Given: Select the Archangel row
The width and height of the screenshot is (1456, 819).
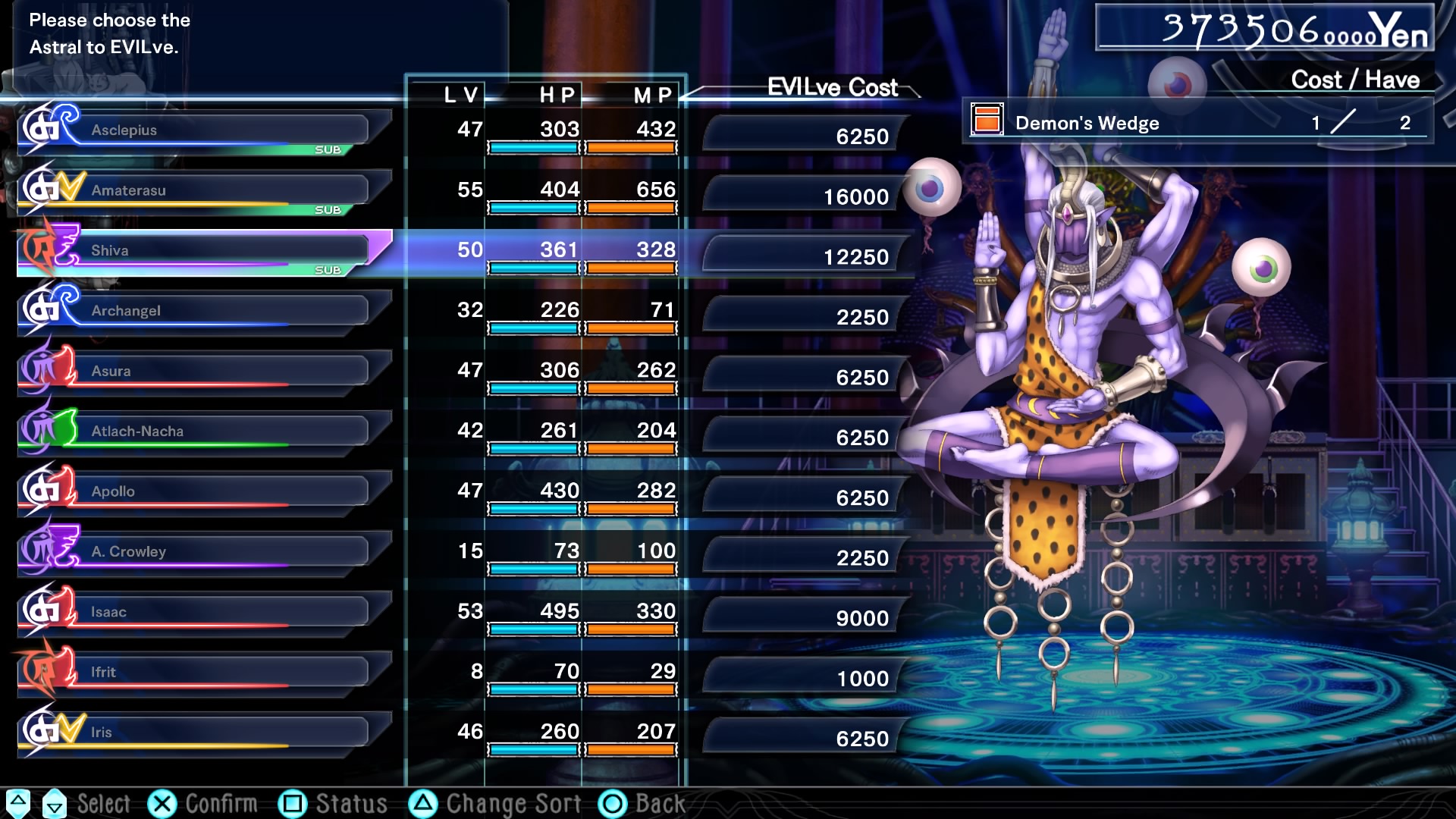Looking at the screenshot, I should tap(205, 311).
